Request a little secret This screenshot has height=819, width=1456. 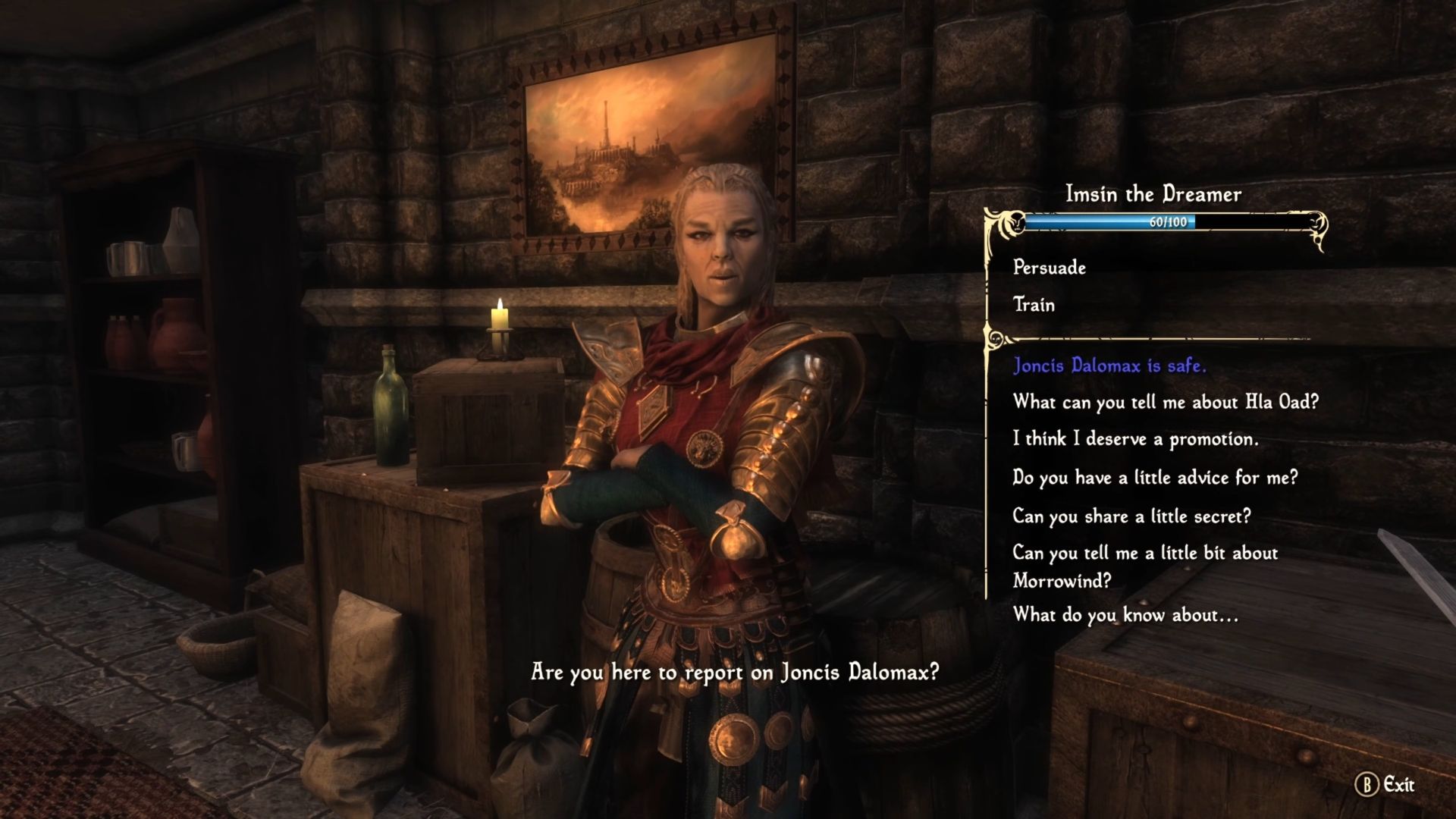click(x=1131, y=516)
